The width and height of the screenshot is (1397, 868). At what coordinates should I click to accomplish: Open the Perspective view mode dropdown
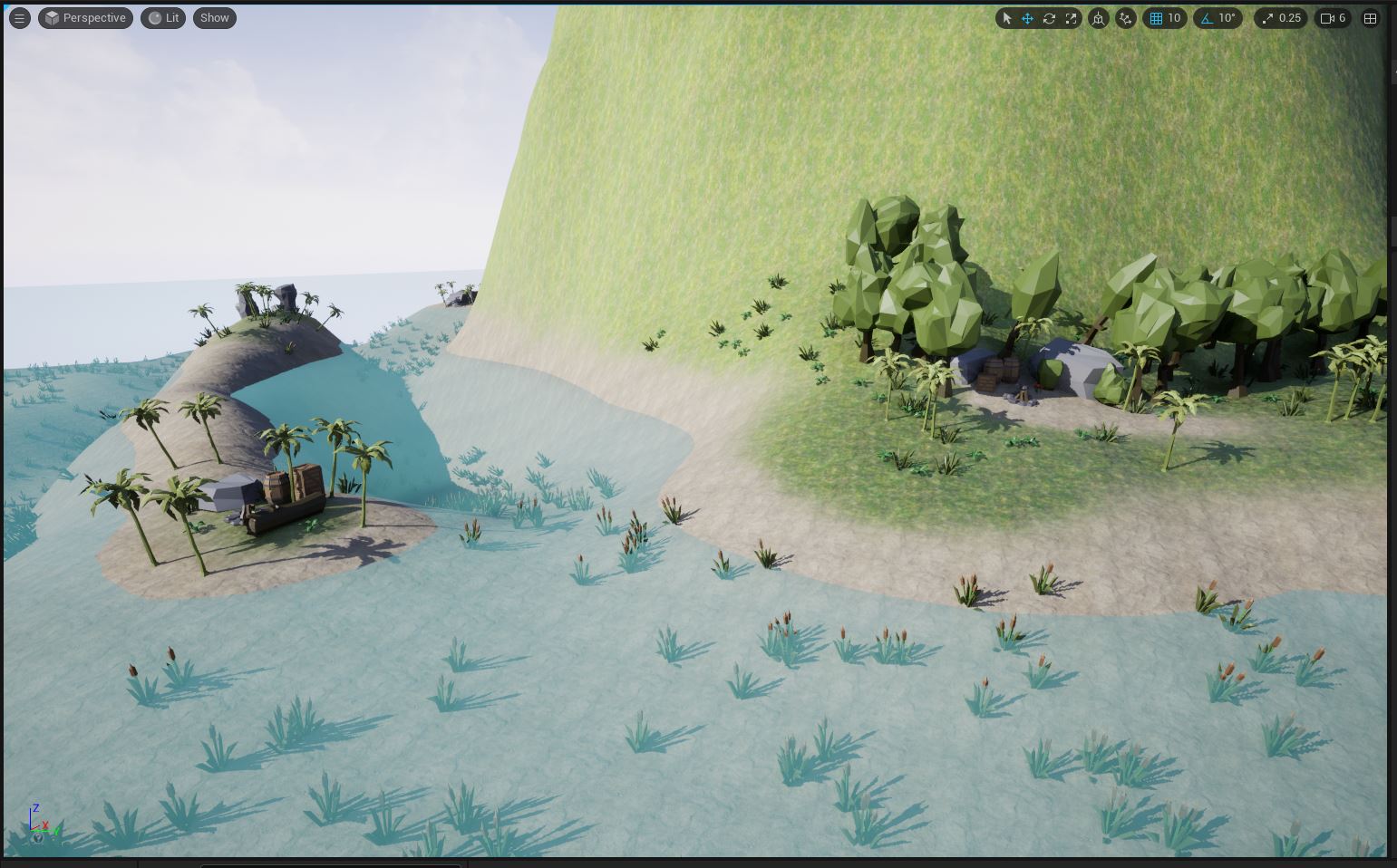[85, 18]
